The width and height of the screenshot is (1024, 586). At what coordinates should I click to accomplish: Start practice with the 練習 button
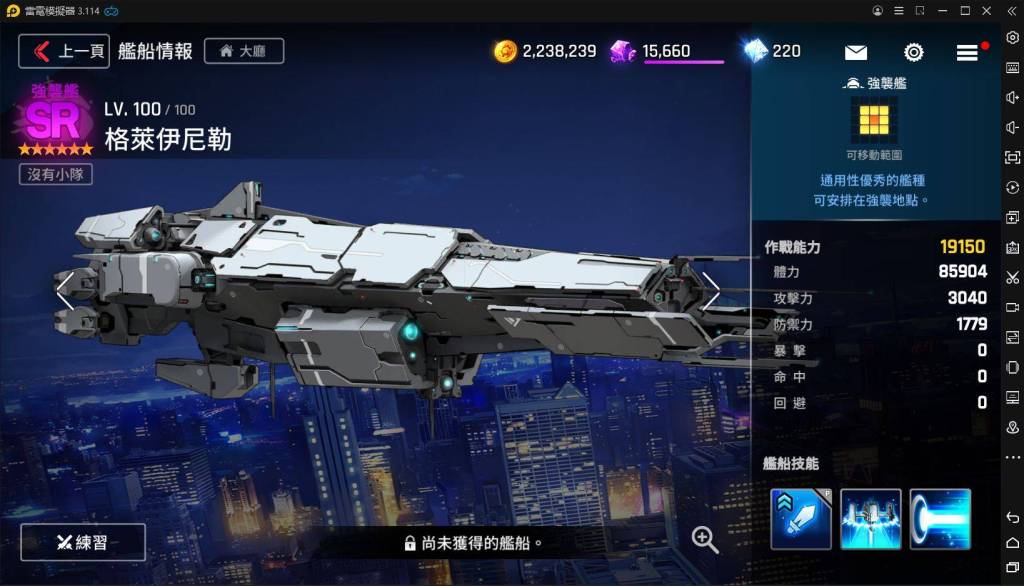click(83, 542)
